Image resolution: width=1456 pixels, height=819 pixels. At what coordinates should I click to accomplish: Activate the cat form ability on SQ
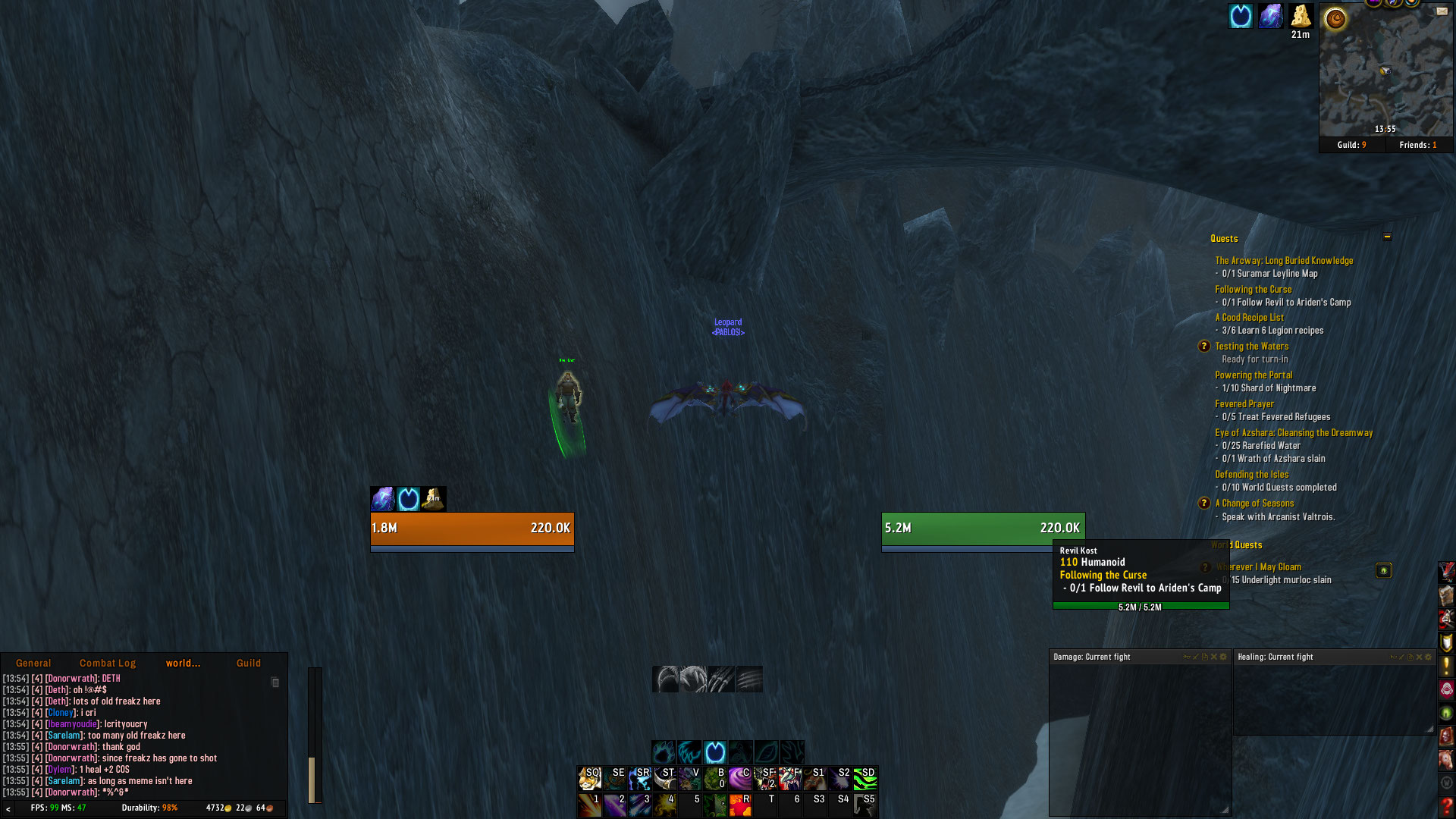(589, 778)
